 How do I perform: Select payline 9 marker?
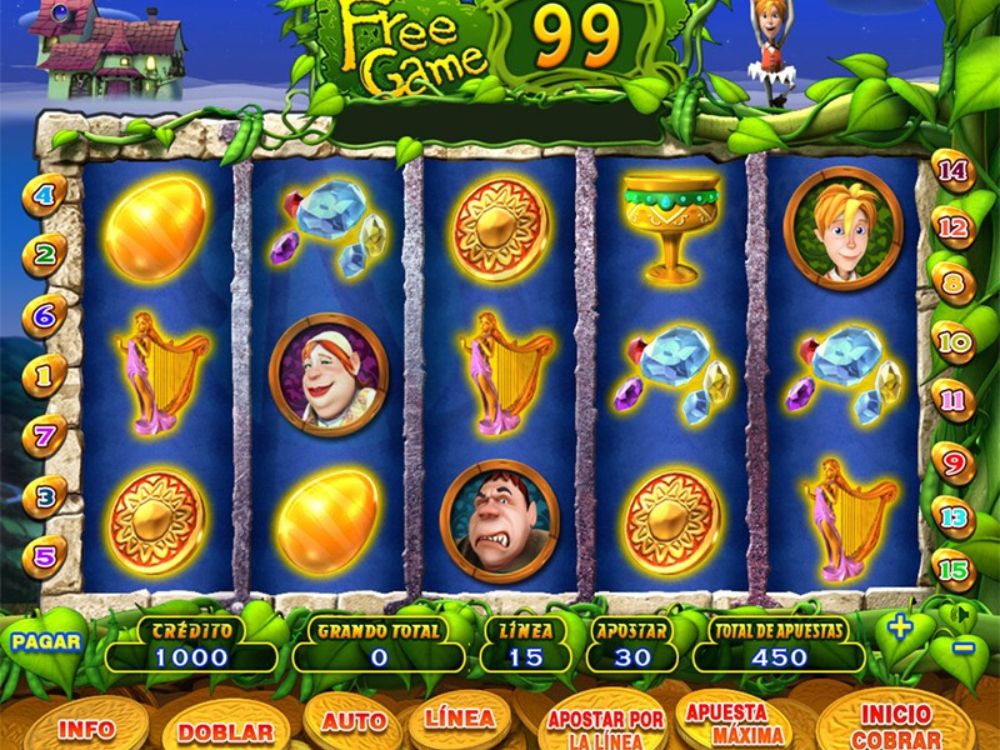tap(955, 462)
